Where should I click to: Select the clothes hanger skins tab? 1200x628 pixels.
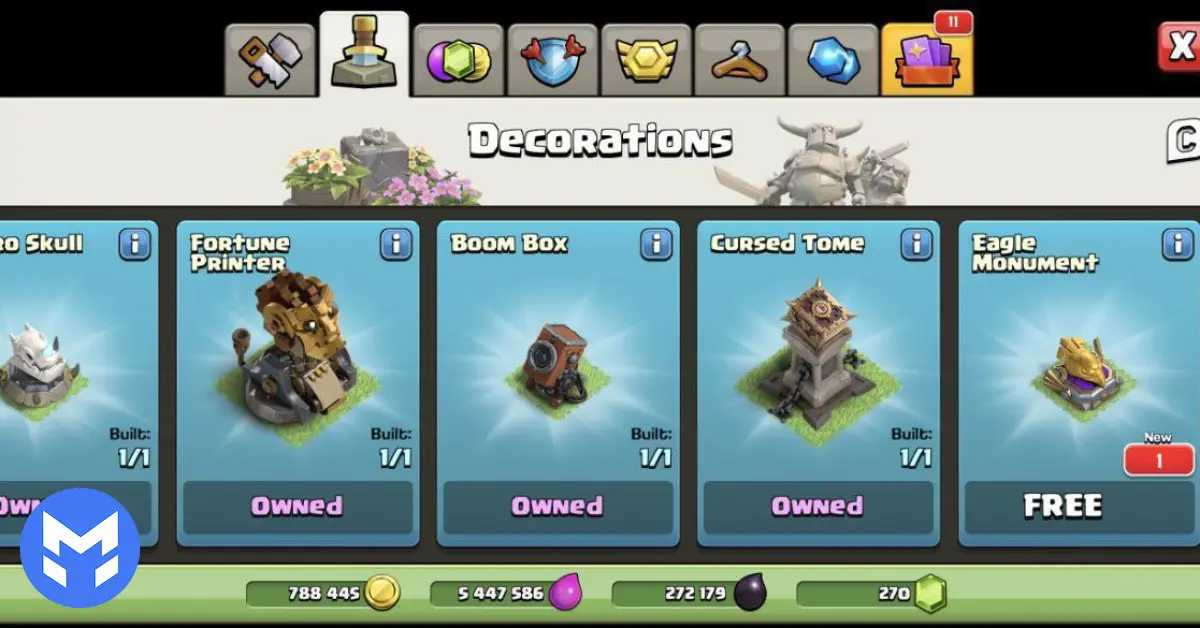(739, 59)
